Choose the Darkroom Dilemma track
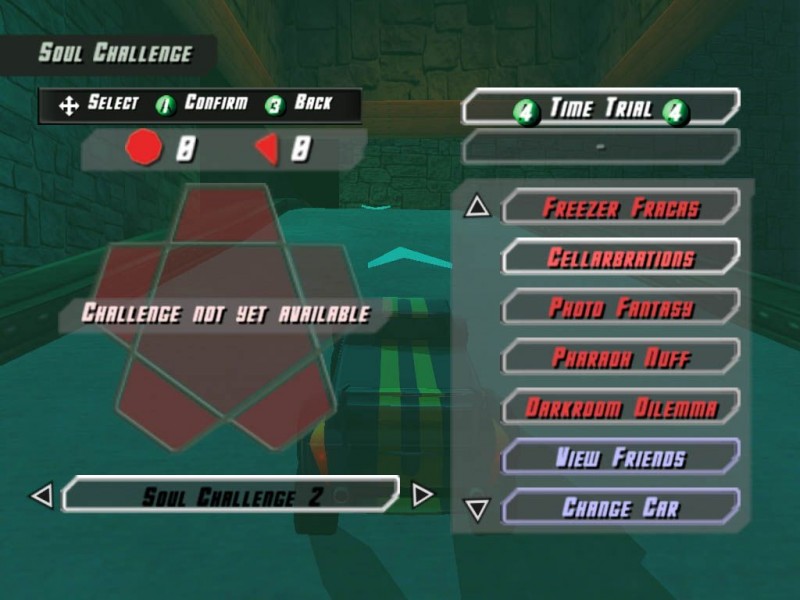Image resolution: width=800 pixels, height=600 pixels. click(620, 407)
